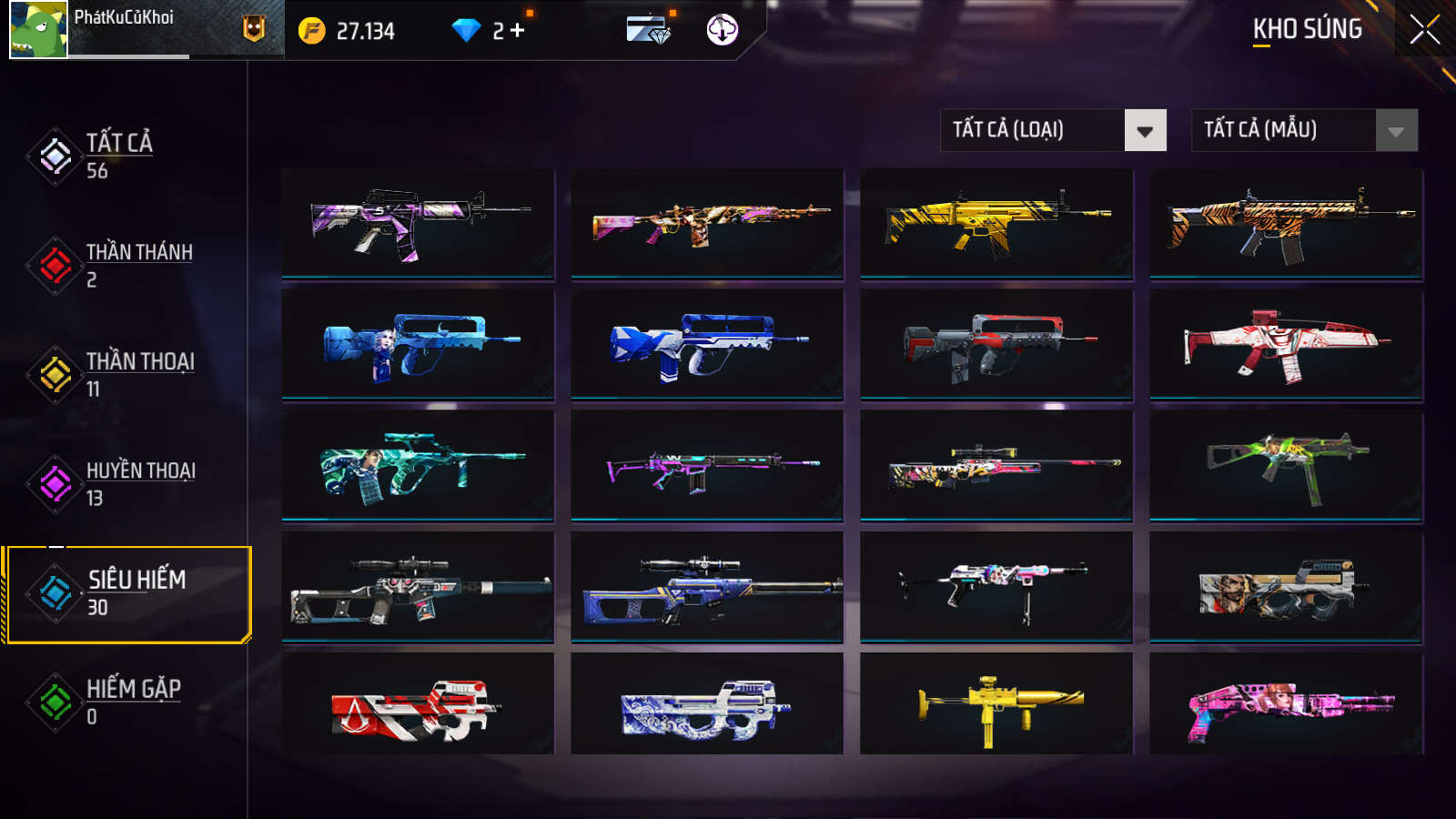Screen dimensions: 1456x819
Task: Select the tiger-striped SCAR skin
Action: click(x=1286, y=223)
